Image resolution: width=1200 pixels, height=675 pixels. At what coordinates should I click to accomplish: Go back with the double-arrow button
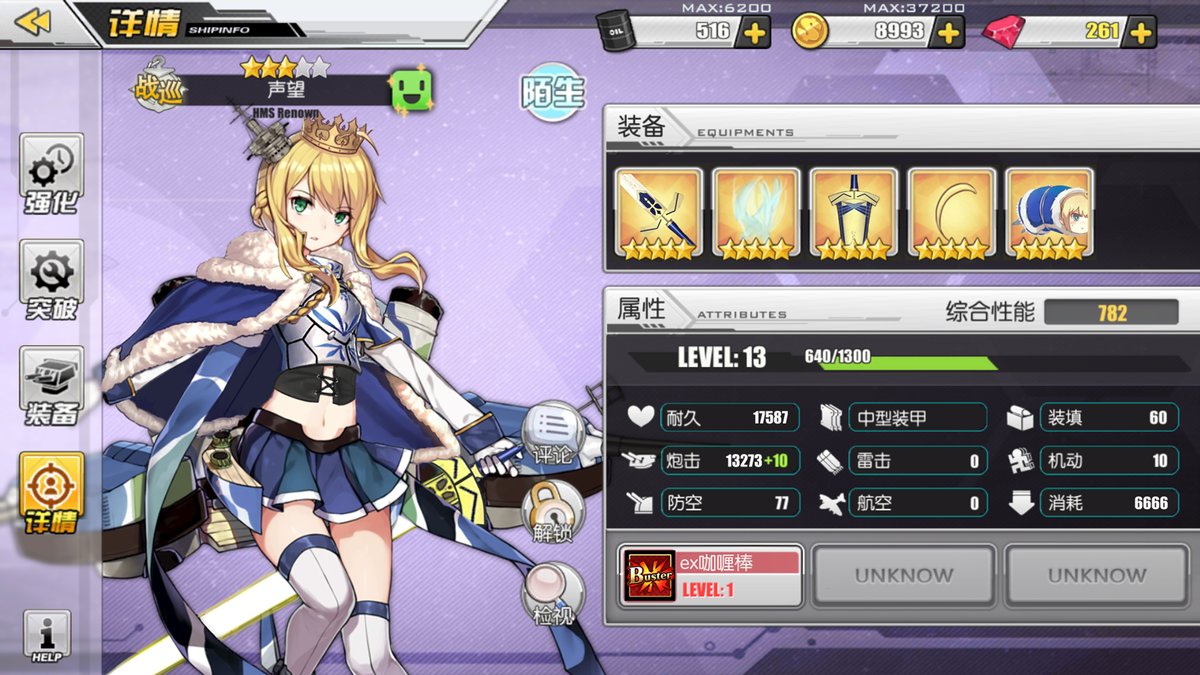tap(32, 22)
